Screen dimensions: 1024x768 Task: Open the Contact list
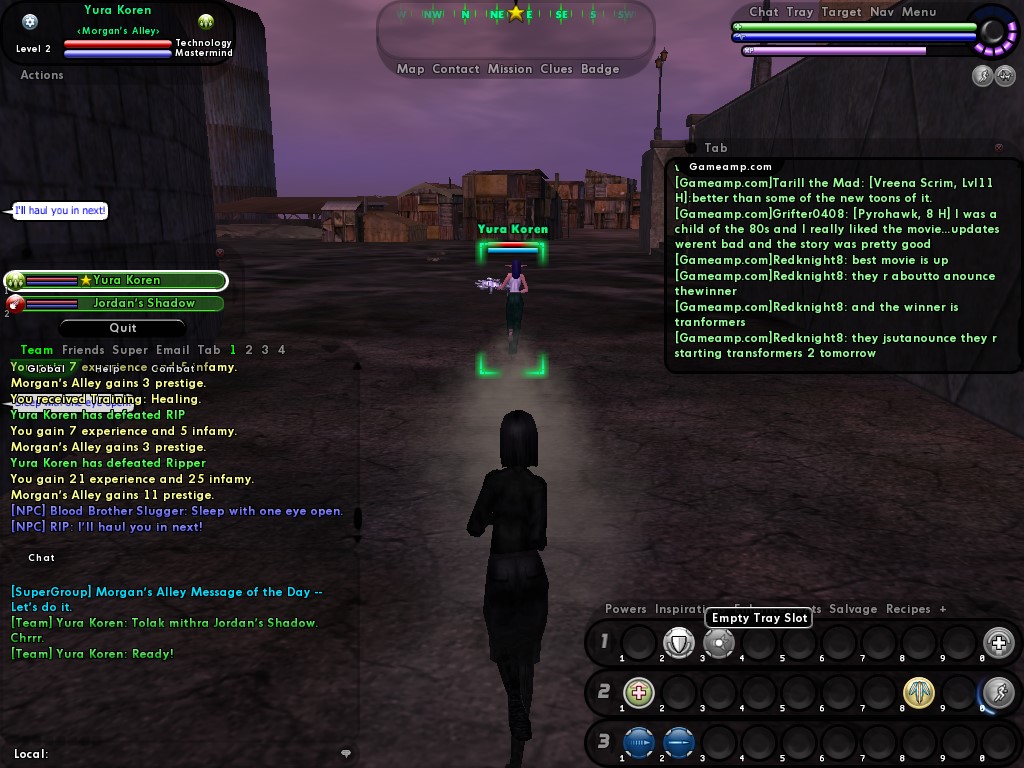(456, 69)
